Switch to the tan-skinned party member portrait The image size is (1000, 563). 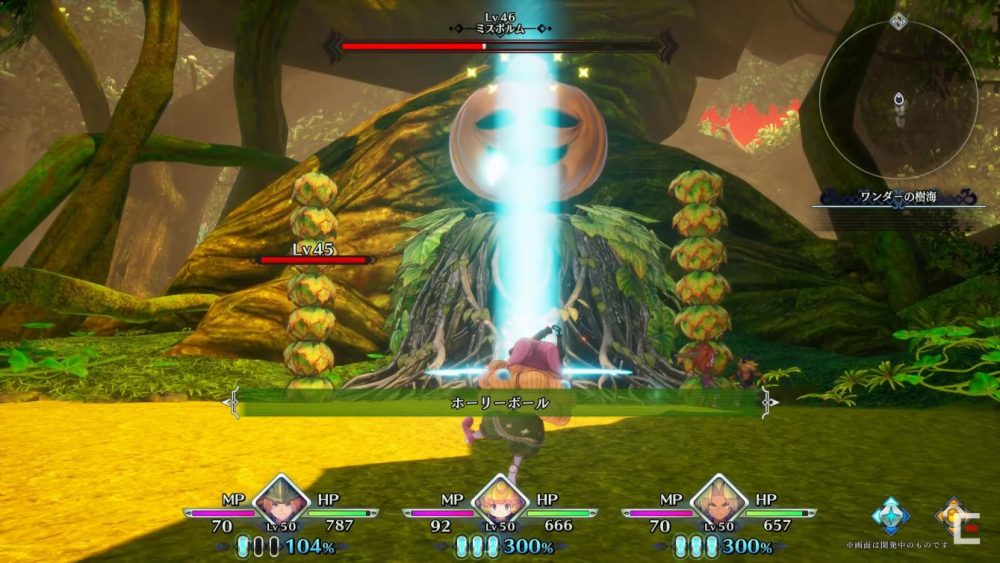tap(719, 500)
